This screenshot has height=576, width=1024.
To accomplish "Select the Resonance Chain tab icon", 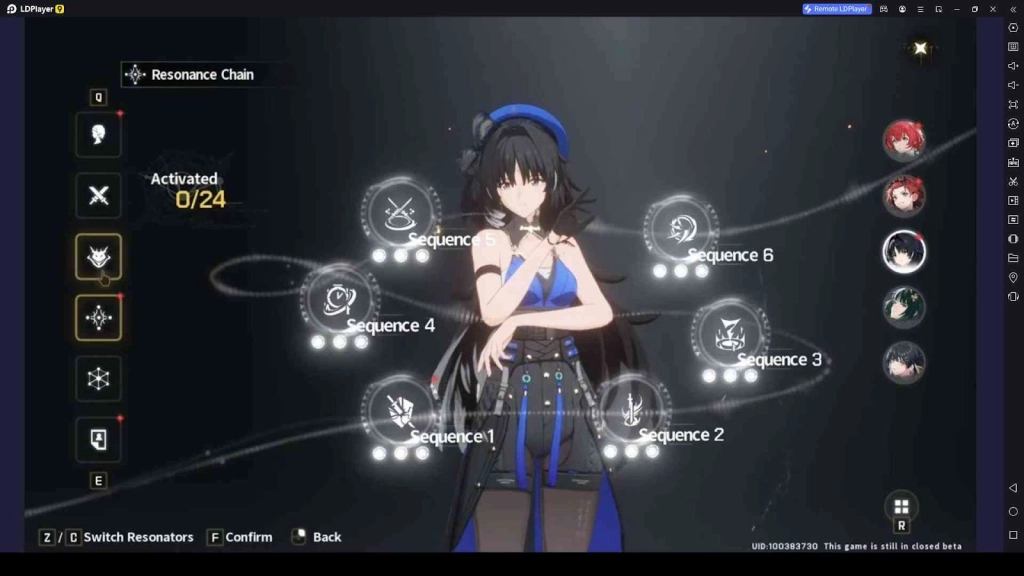I will click(98, 318).
